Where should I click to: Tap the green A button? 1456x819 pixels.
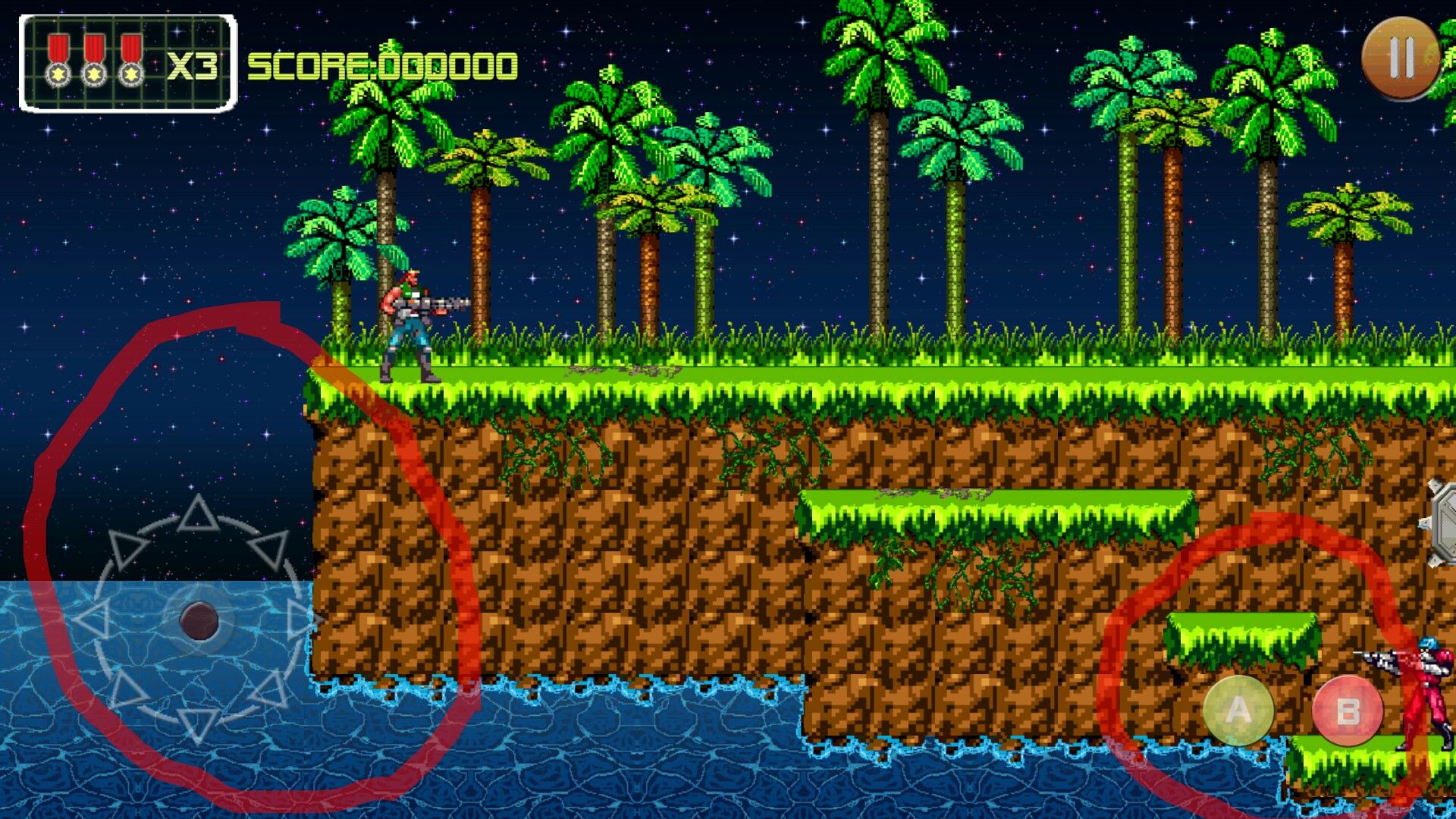(x=1238, y=711)
